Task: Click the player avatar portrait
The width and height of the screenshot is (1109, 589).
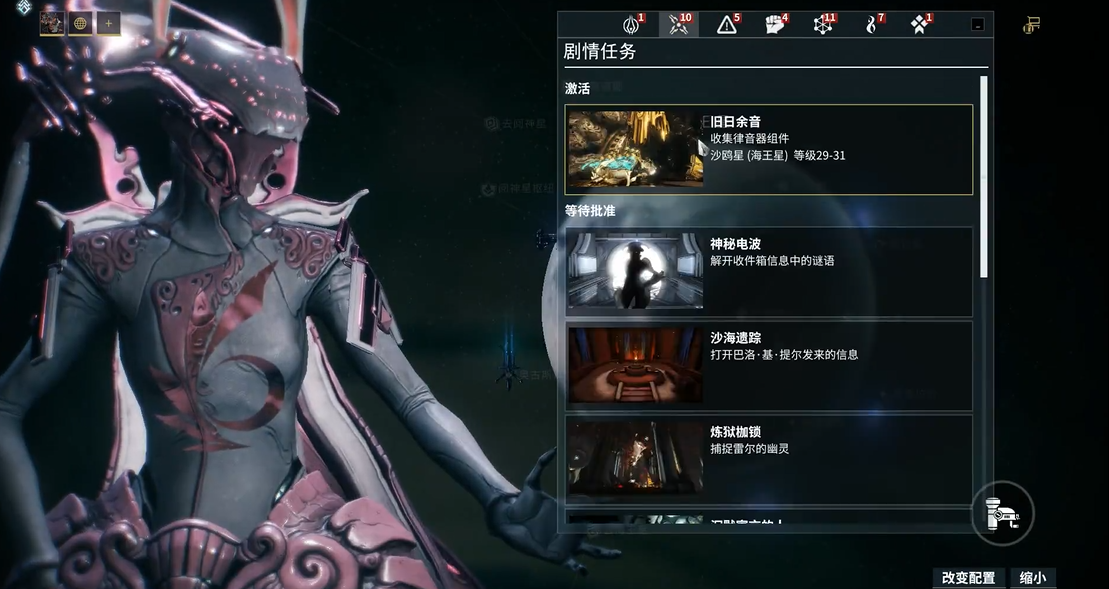Action: 52,23
